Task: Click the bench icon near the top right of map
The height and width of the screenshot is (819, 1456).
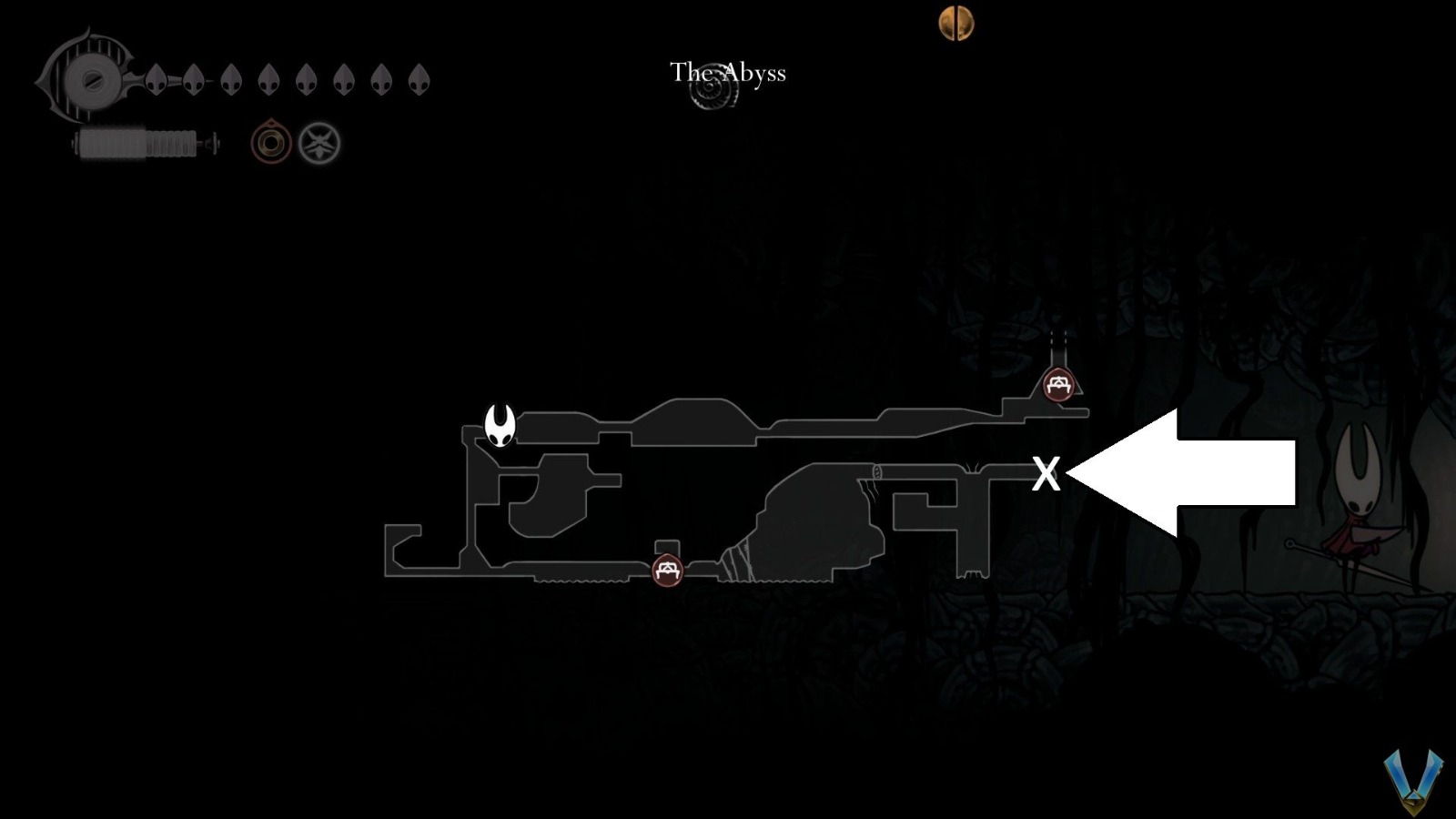Action: (x=1057, y=384)
